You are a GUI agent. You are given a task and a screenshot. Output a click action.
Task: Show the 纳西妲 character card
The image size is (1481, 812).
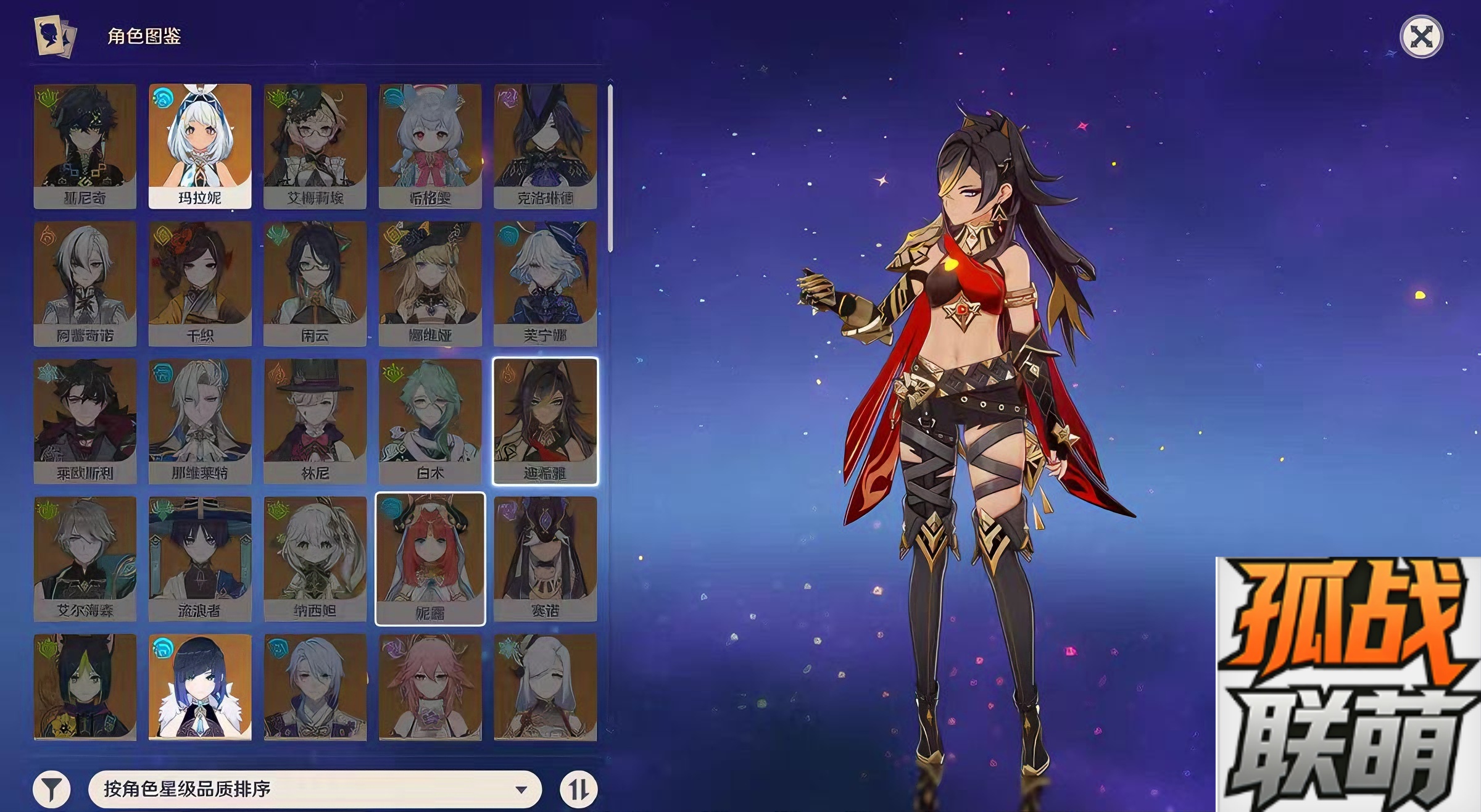tap(315, 559)
